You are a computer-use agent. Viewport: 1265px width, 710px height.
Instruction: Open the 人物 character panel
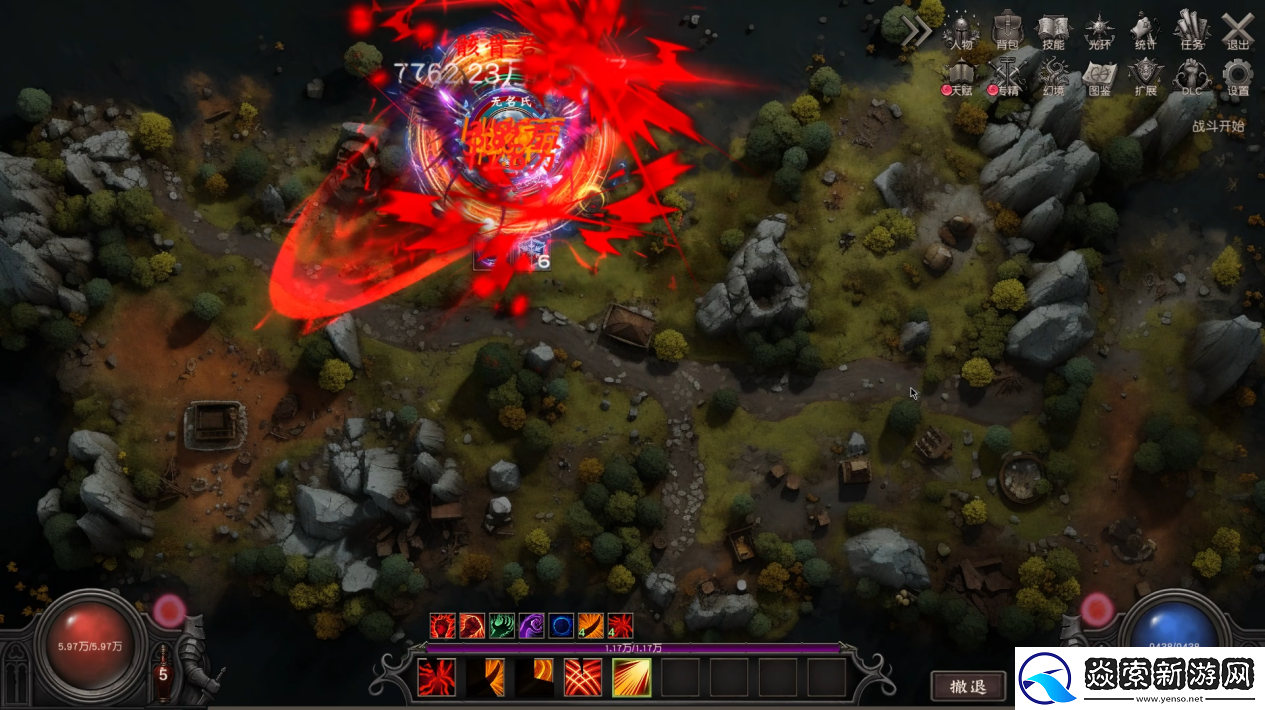point(961,30)
